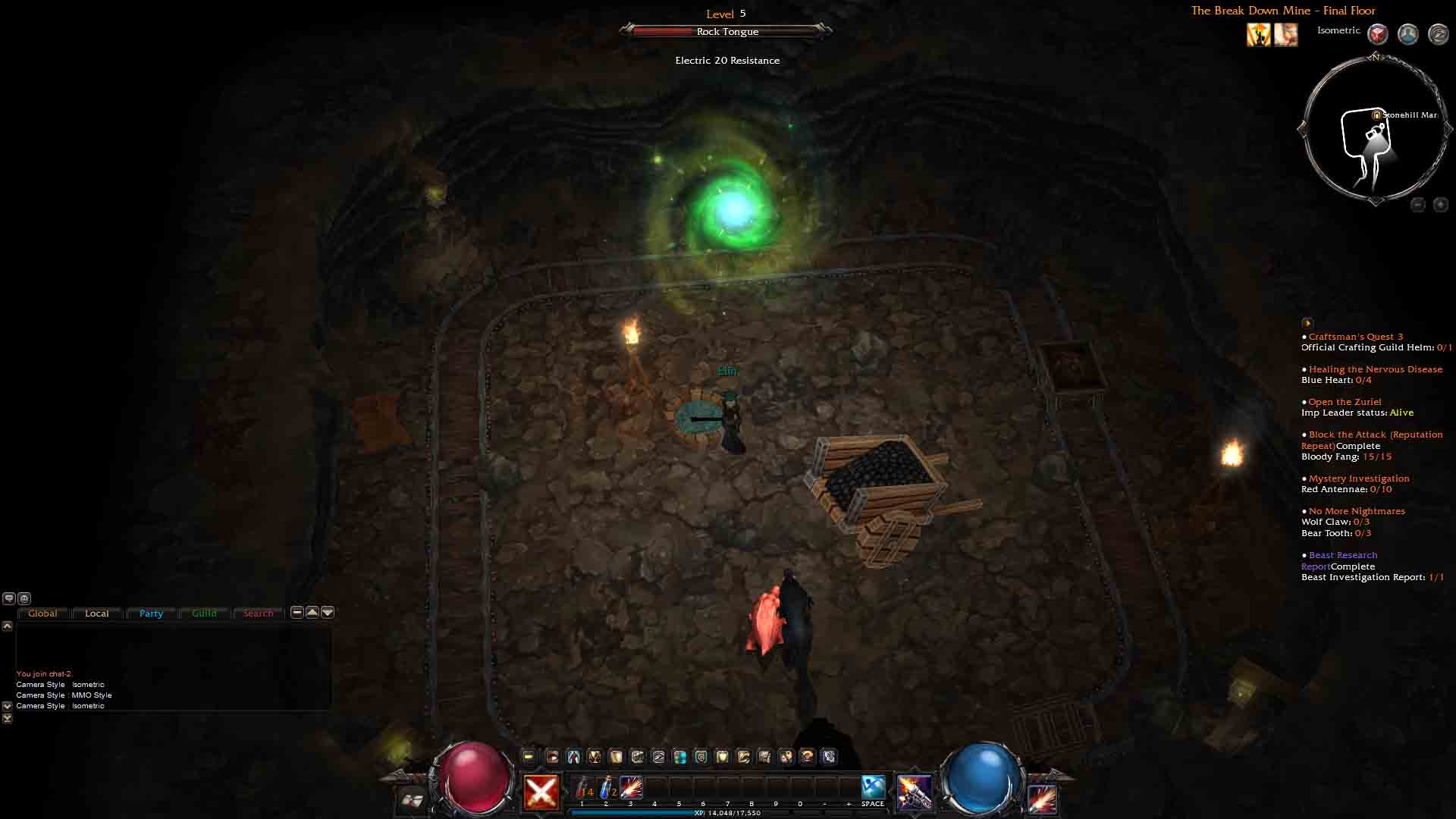Image resolution: width=1456 pixels, height=819 pixels.
Task: Open the Craftsman's Quest 3 tracker entry
Action: (1355, 337)
